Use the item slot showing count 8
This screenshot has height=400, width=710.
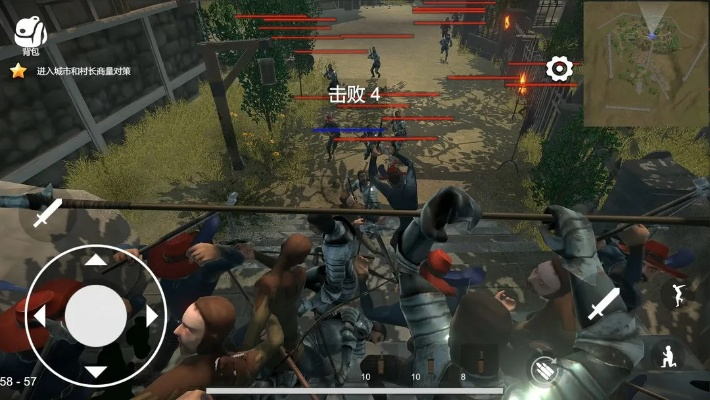click(x=462, y=370)
